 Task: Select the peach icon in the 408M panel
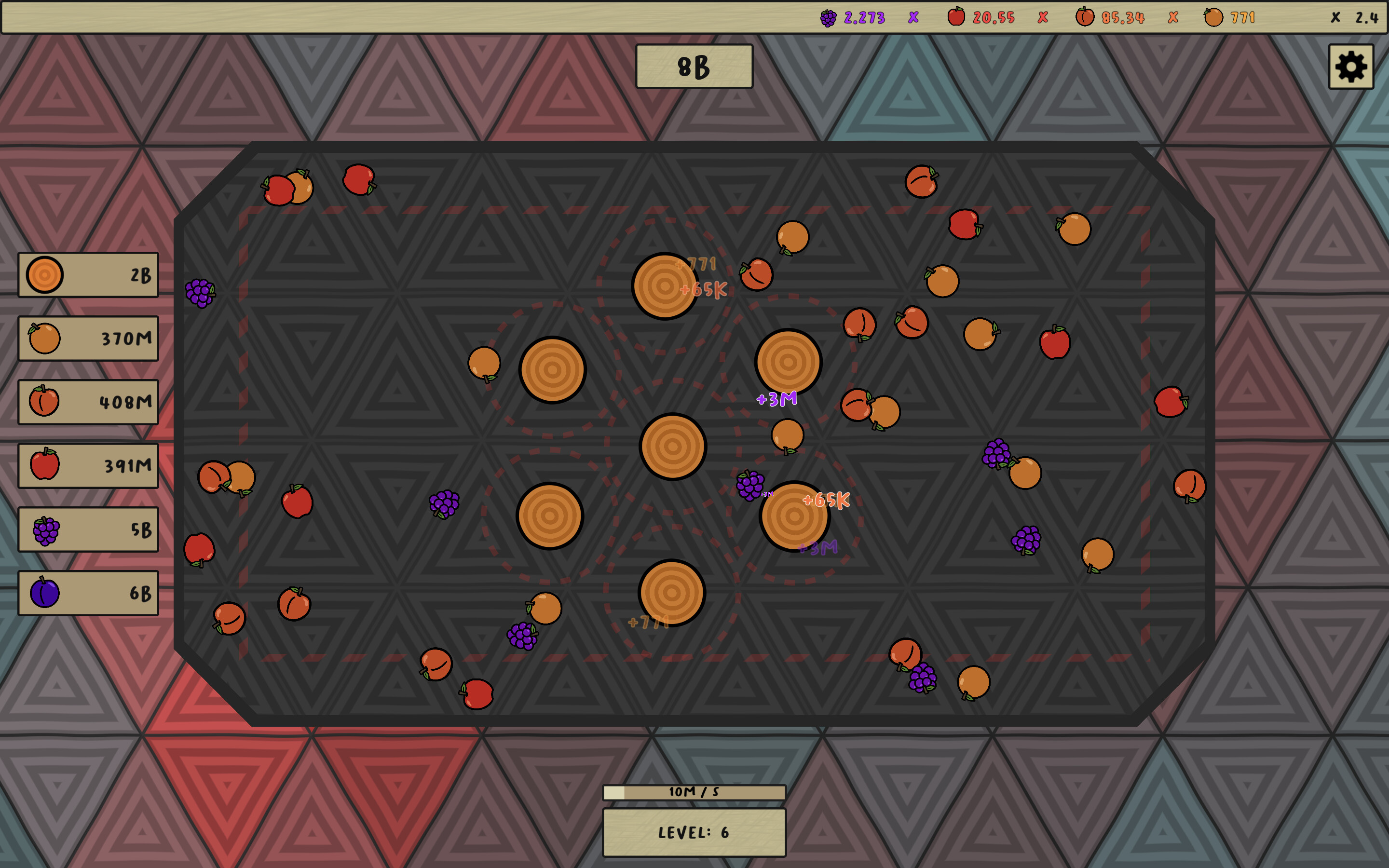45,402
